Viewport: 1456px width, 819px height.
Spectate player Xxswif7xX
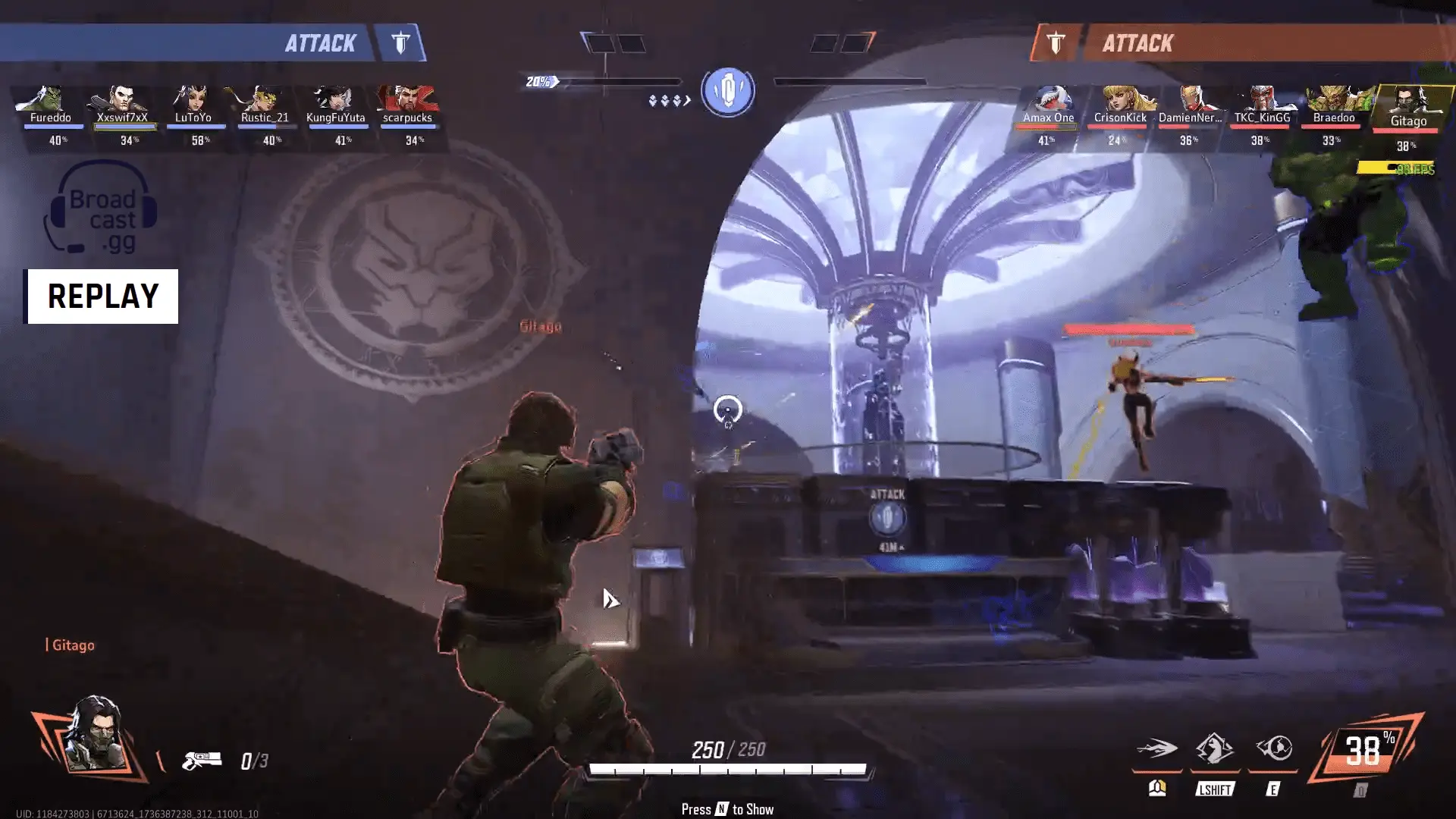click(x=121, y=101)
